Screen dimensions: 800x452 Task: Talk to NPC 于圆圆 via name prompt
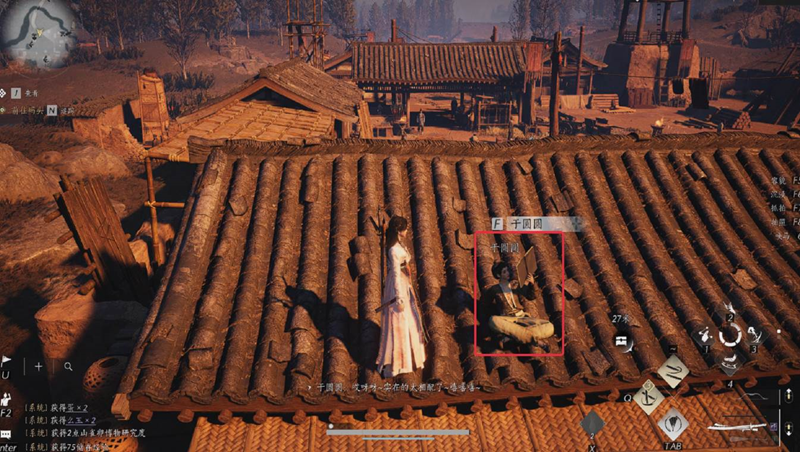523,224
